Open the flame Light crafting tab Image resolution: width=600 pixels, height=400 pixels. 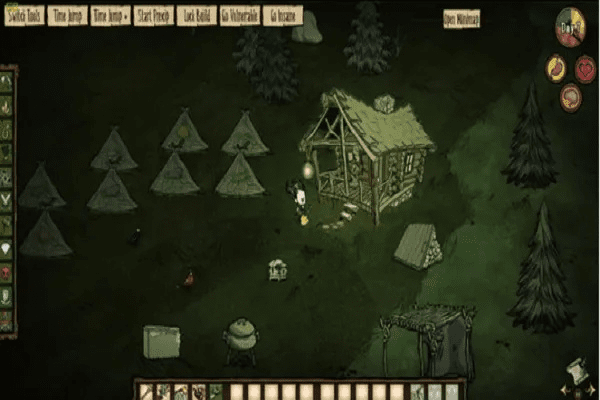tap(7, 105)
